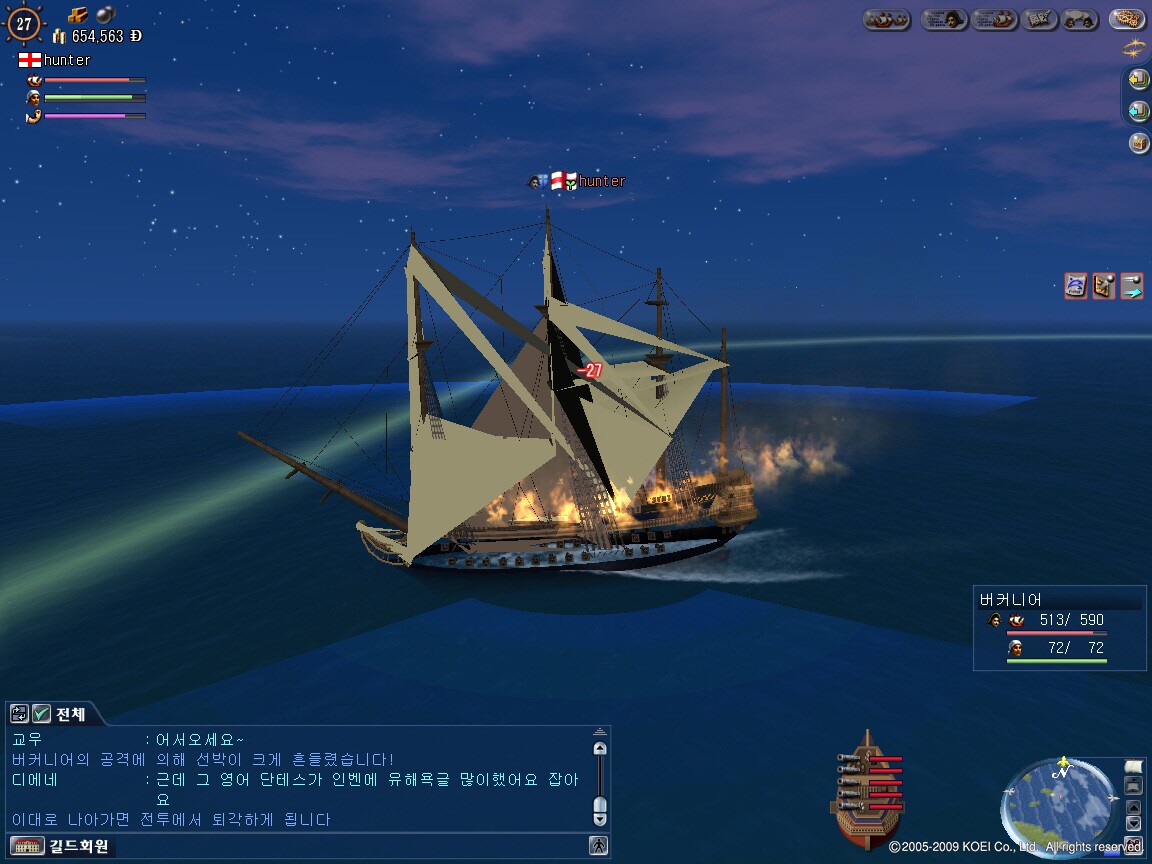The height and width of the screenshot is (864, 1152).
Task: Open the 길드회원 guild member channel
Action: [79, 847]
